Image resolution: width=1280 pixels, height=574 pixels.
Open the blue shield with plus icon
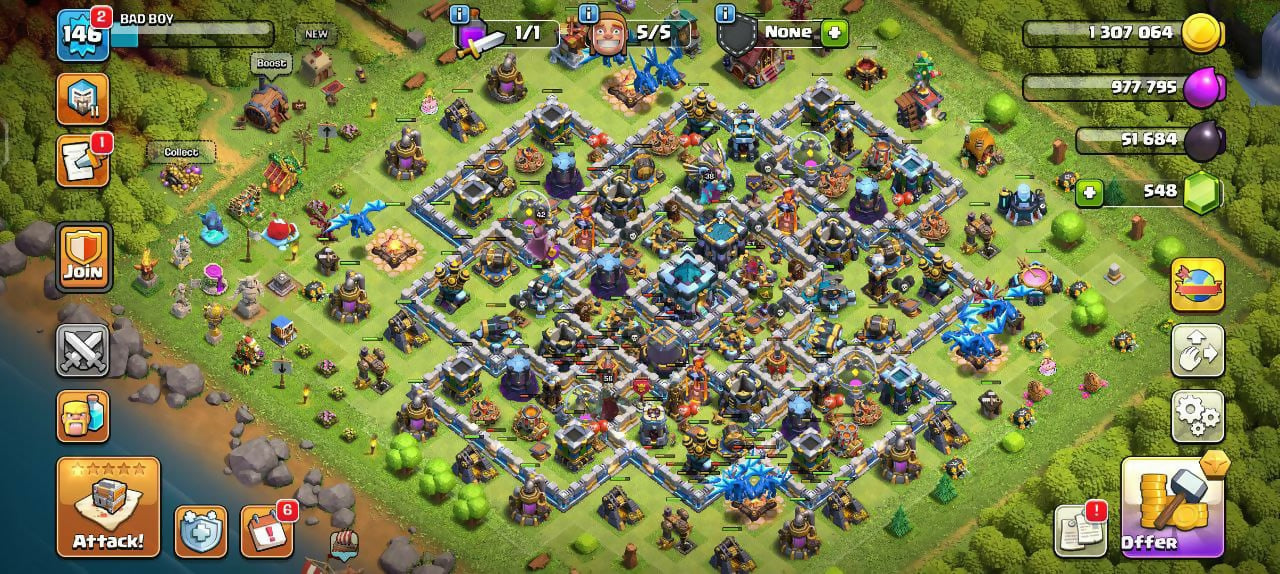pyautogui.click(x=201, y=531)
